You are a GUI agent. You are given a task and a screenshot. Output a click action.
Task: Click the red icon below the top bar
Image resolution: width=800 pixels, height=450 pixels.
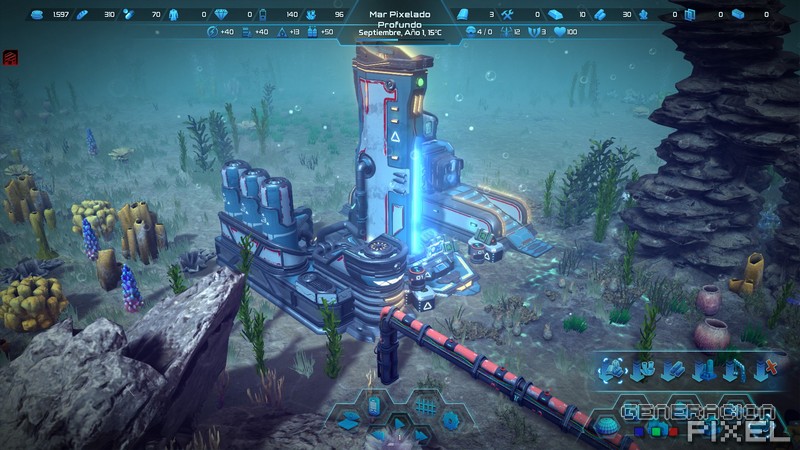point(9,59)
